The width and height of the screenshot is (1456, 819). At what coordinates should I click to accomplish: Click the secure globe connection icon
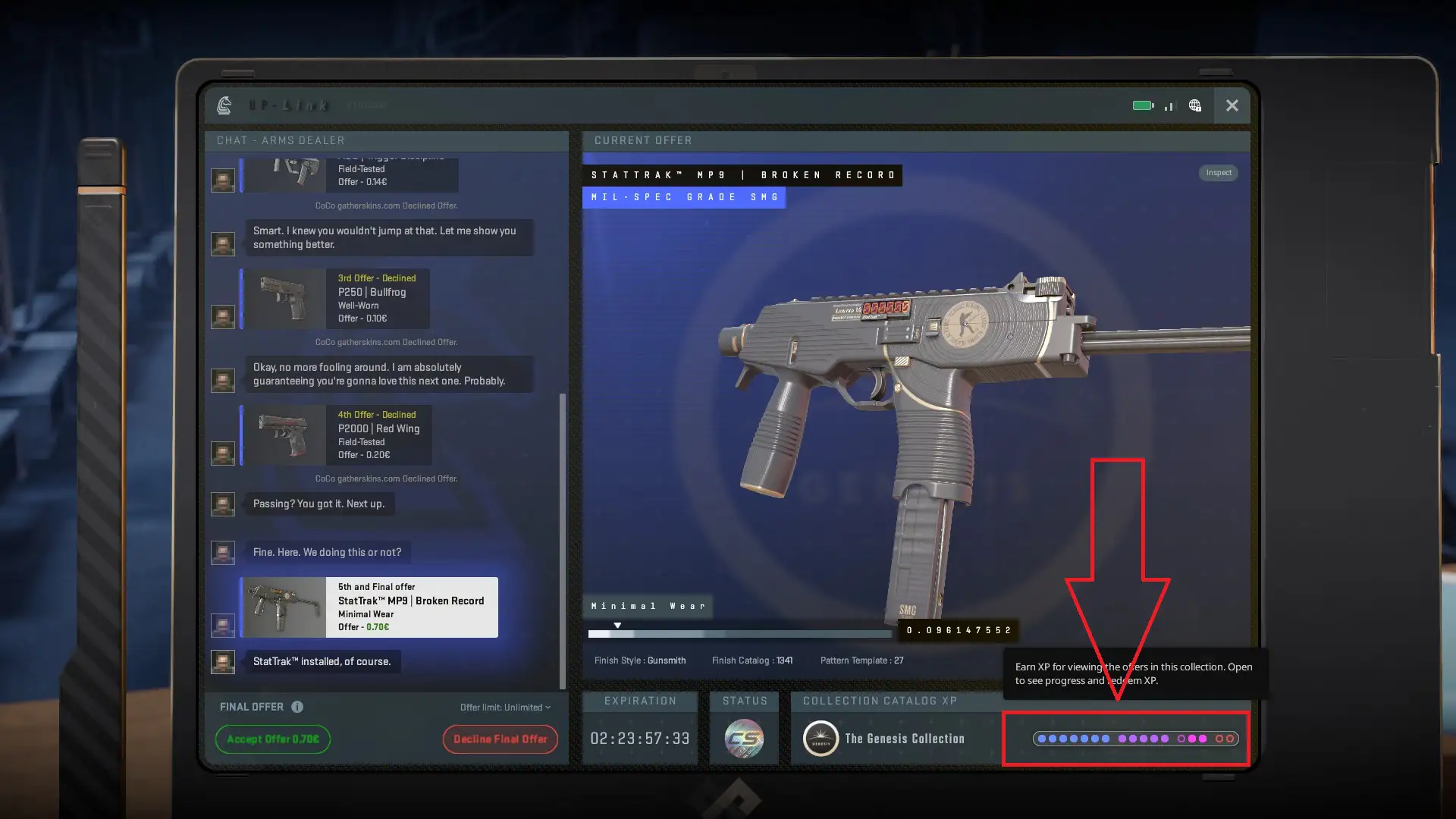pos(1194,106)
